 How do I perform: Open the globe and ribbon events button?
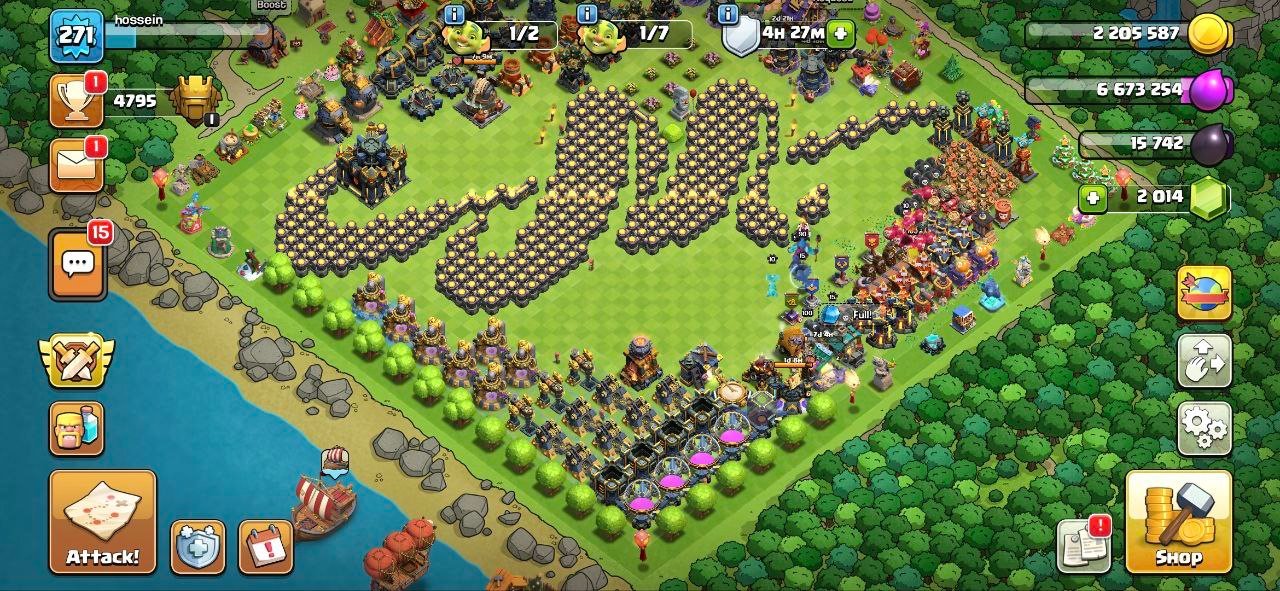click(x=1204, y=293)
